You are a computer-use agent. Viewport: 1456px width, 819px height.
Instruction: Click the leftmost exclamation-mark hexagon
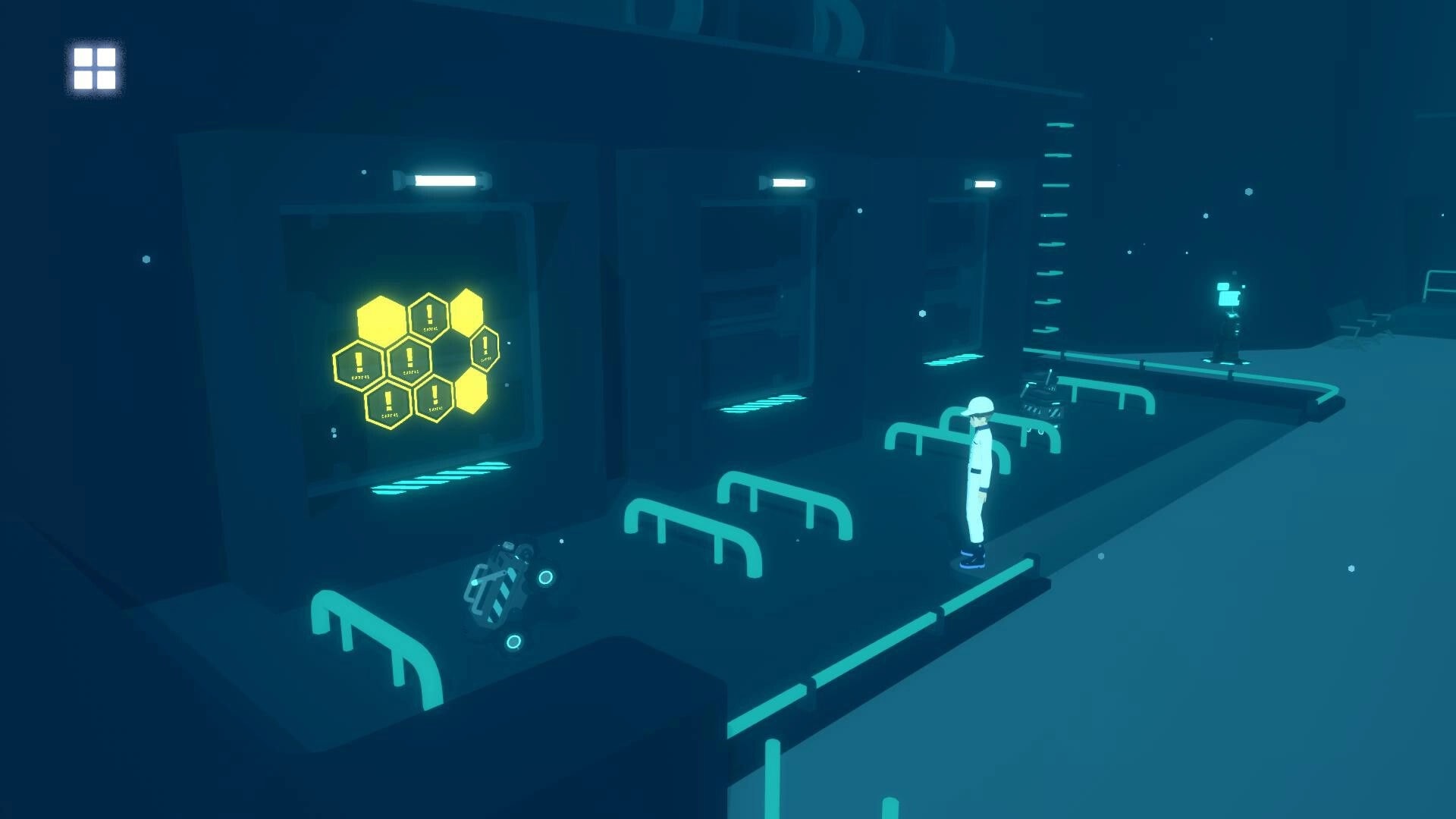(x=358, y=362)
